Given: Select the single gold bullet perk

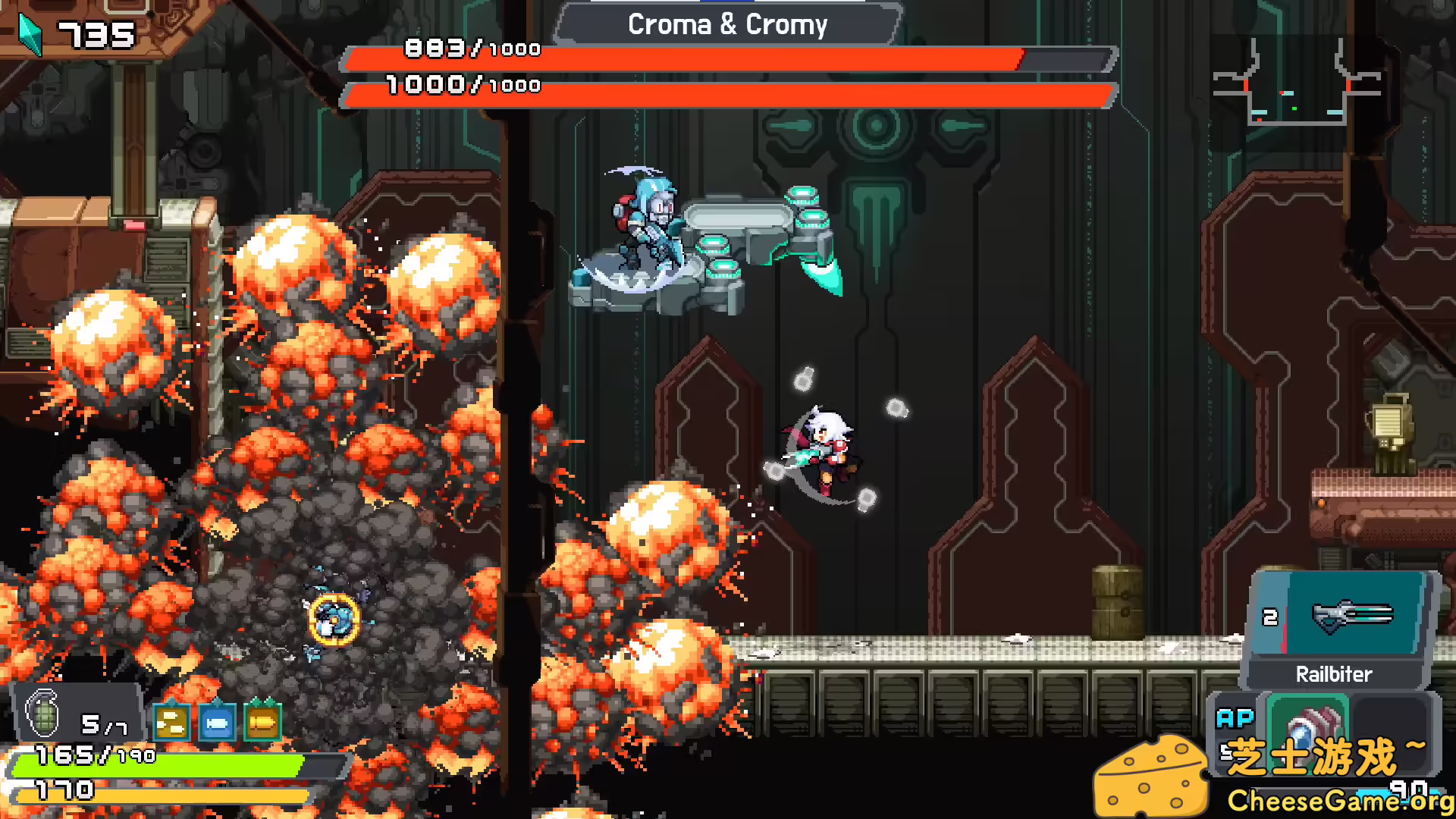Looking at the screenshot, I should pyautogui.click(x=262, y=722).
